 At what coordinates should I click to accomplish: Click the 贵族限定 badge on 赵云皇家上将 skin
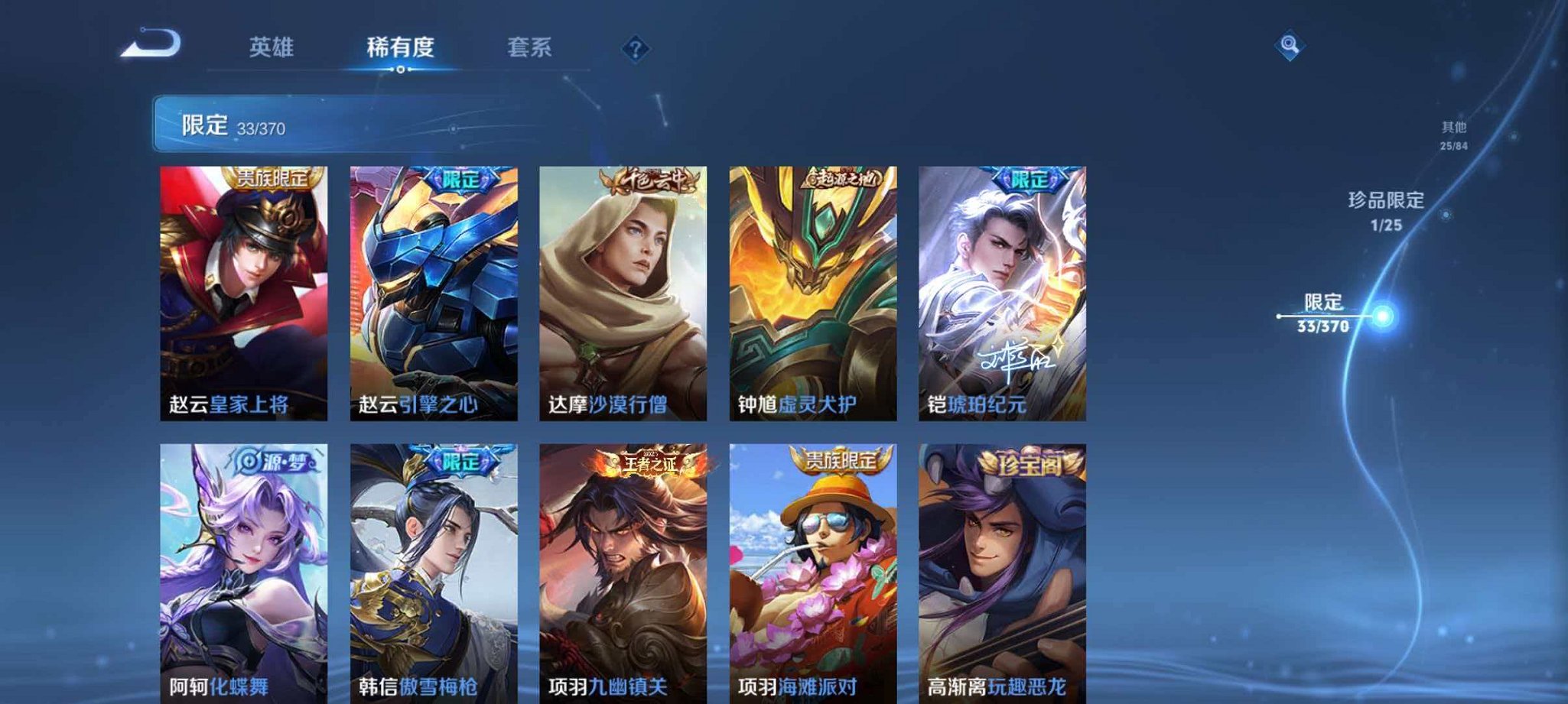click(275, 180)
